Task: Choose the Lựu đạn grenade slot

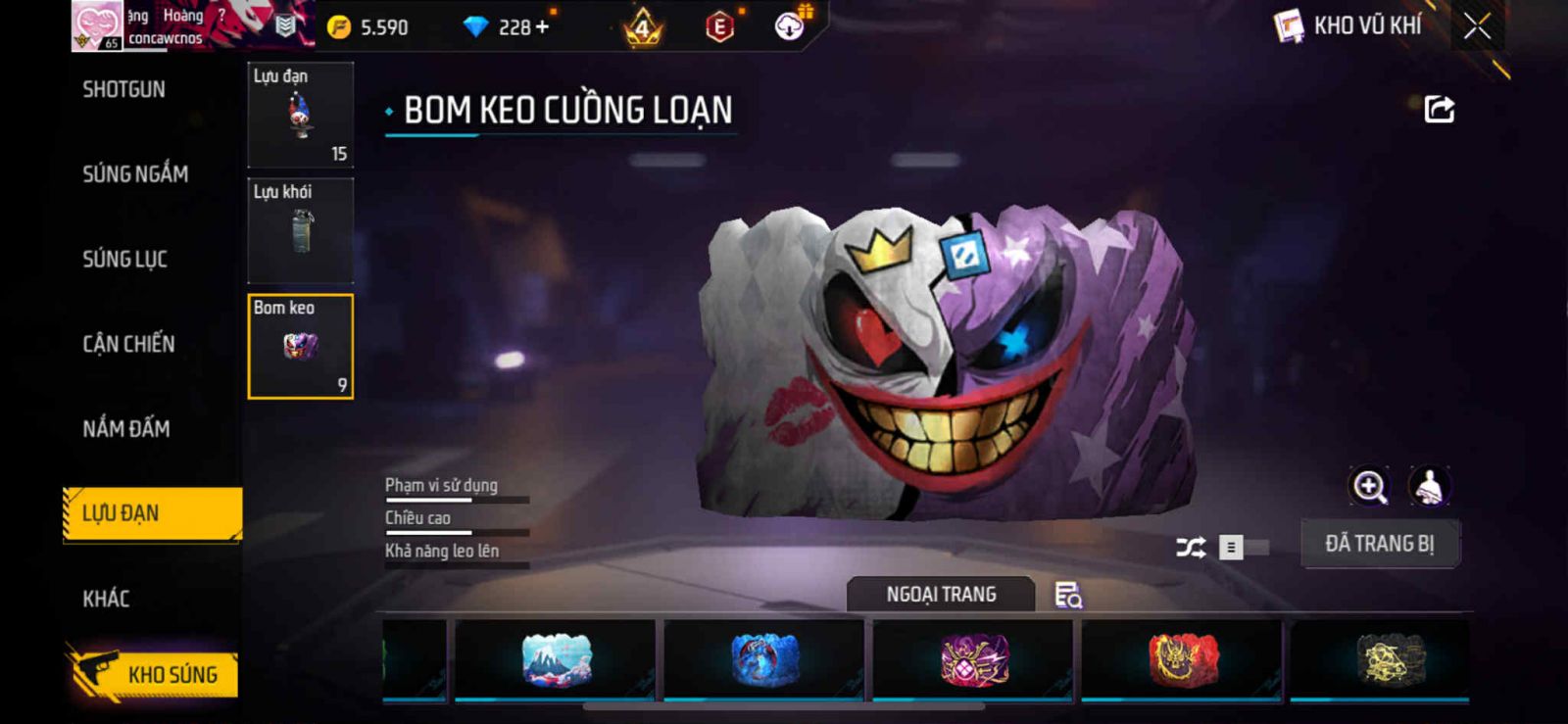Action: click(300, 116)
